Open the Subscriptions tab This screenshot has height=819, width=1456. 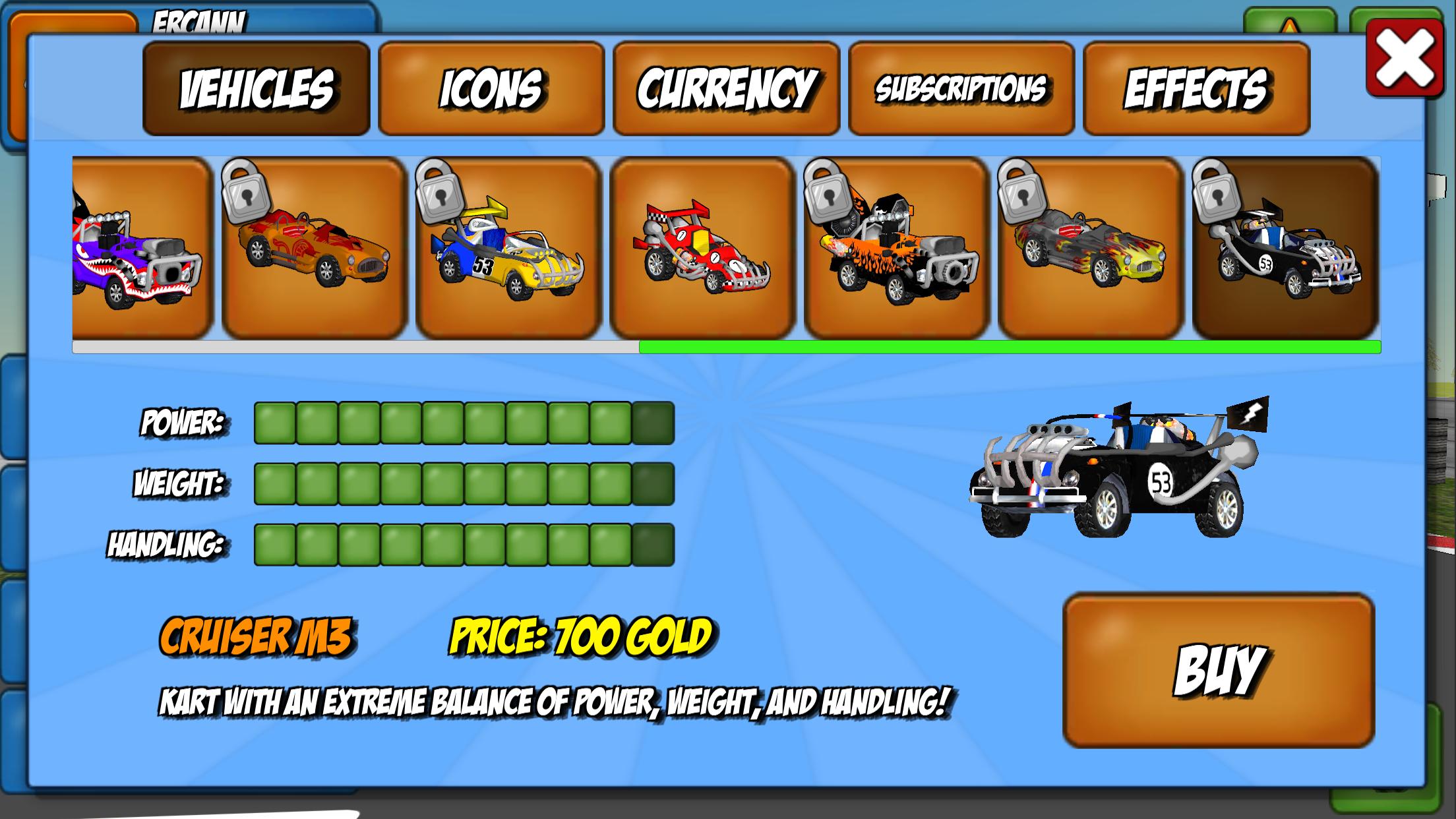[961, 88]
